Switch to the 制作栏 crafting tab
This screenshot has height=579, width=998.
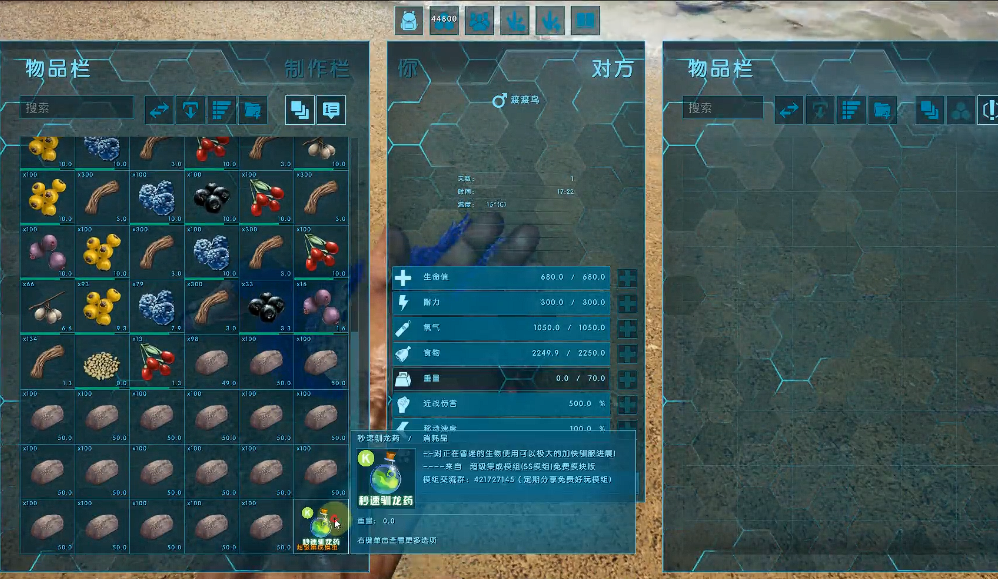(x=317, y=69)
